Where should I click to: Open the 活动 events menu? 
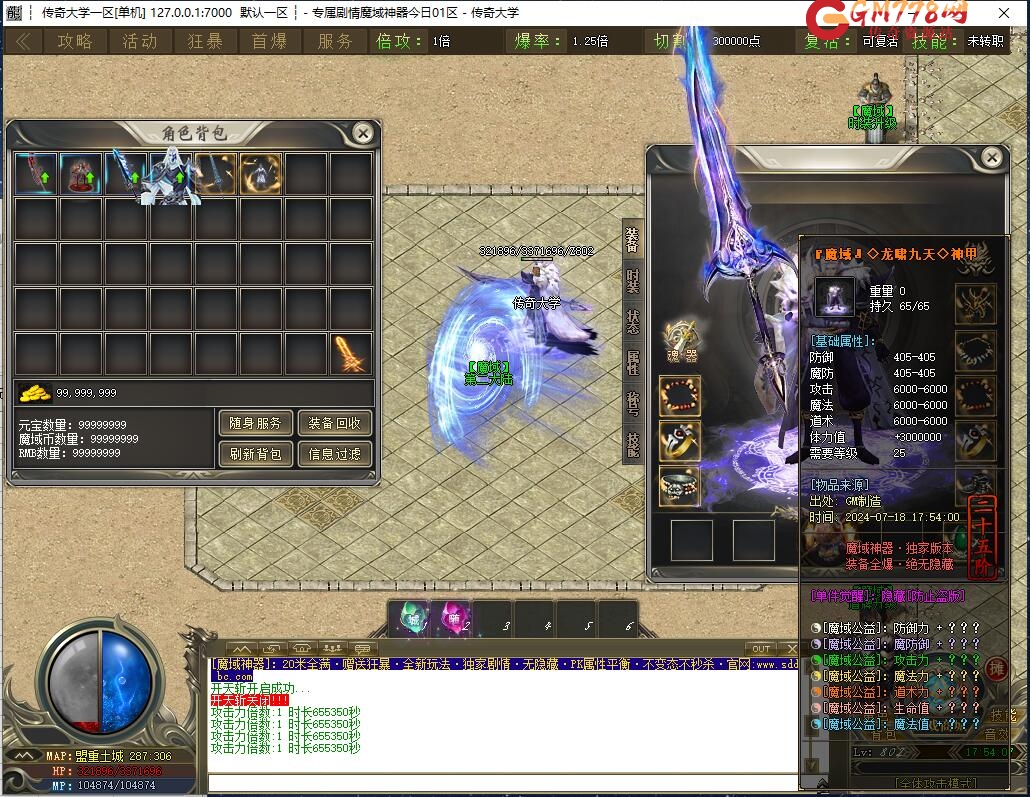coord(140,41)
